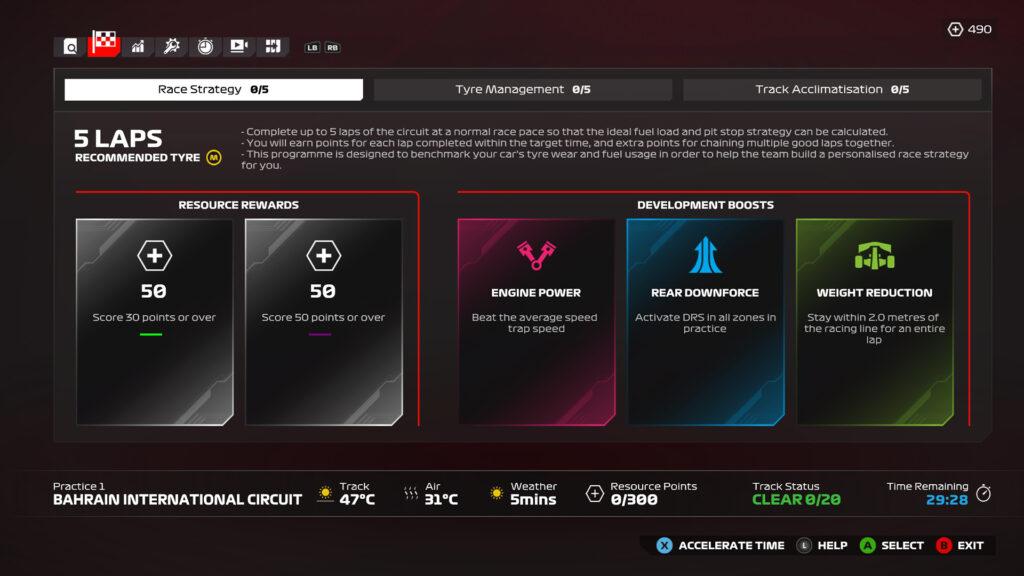Choose the Score 30 points reward card
The image size is (1024, 576).
coord(155,322)
